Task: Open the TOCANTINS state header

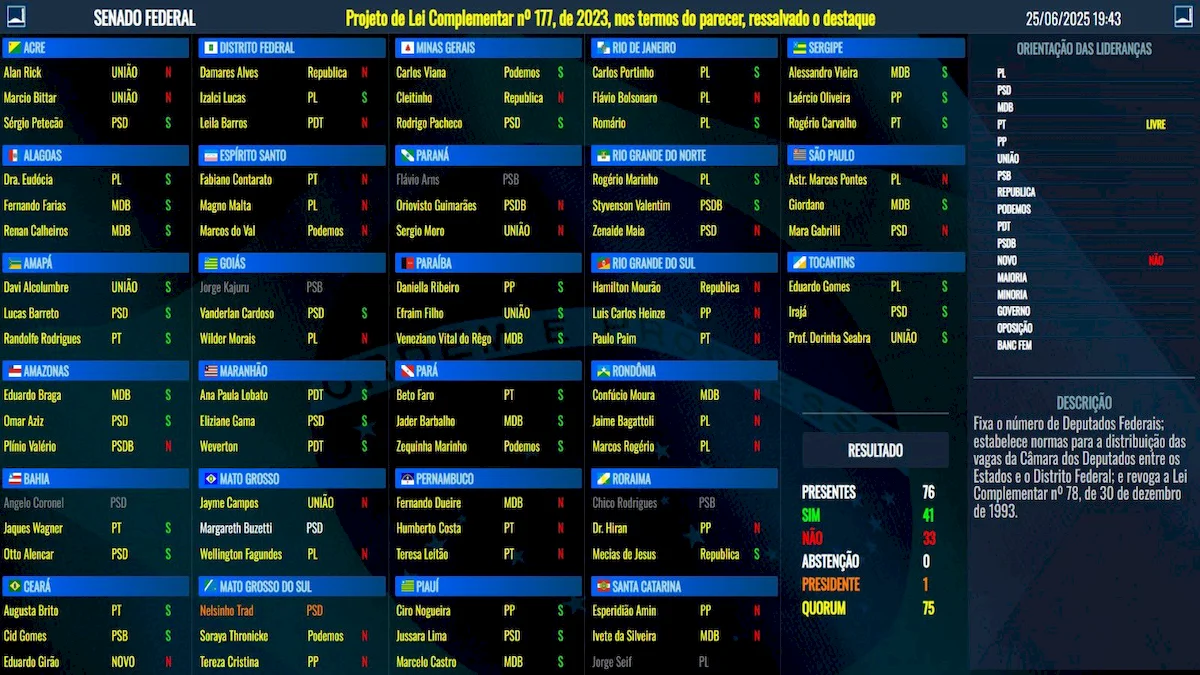Action: [875, 262]
